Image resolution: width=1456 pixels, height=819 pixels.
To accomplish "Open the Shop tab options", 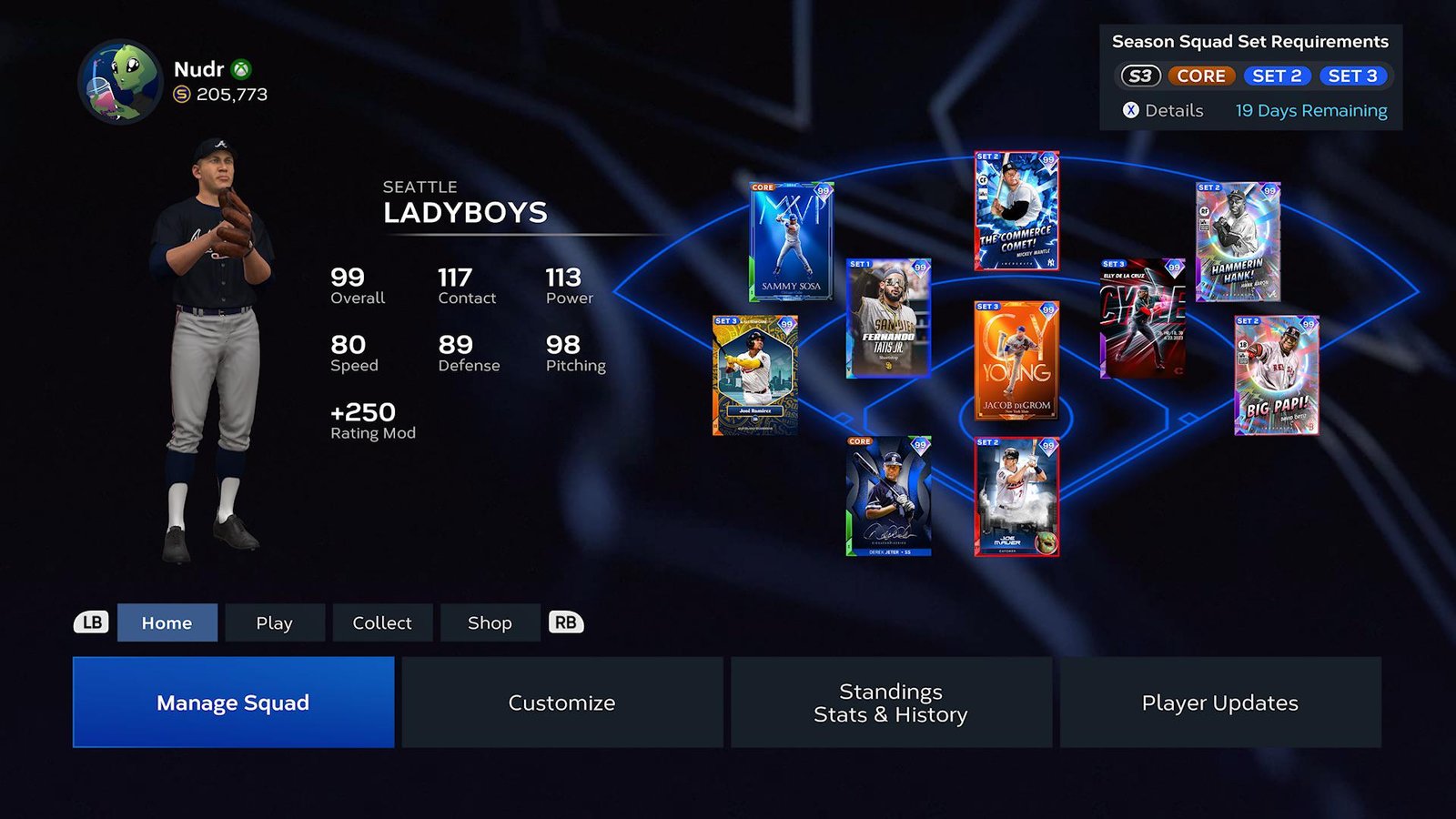I will click(490, 622).
